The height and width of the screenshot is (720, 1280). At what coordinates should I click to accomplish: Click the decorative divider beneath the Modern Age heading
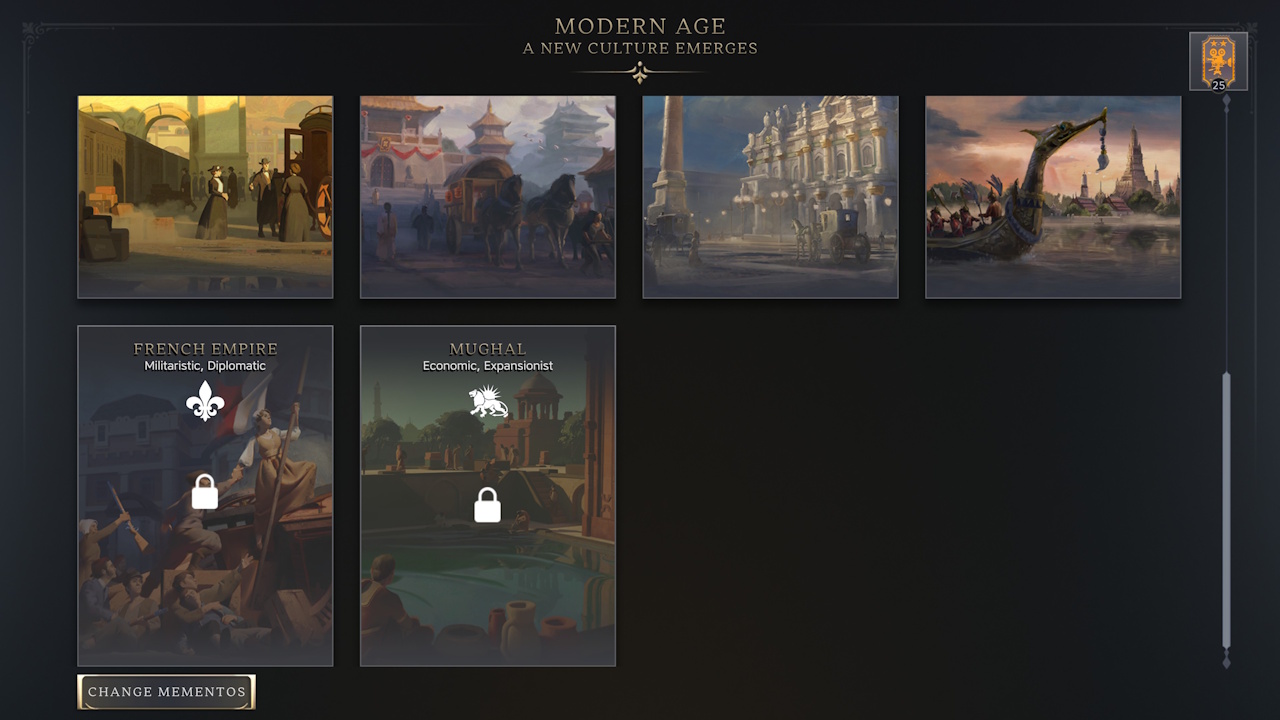(640, 71)
